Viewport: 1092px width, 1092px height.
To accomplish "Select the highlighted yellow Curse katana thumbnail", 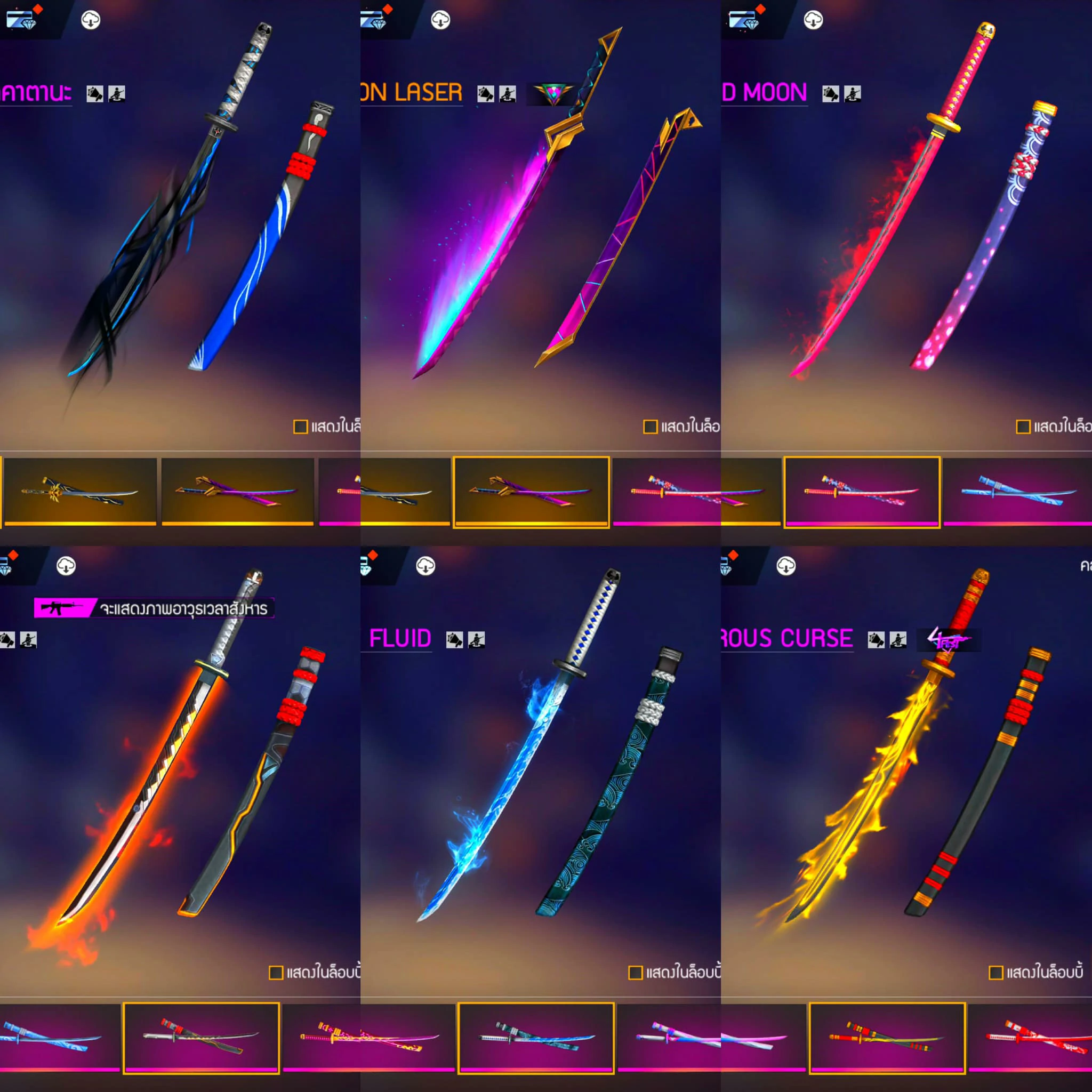I will pyautogui.click(x=887, y=1037).
